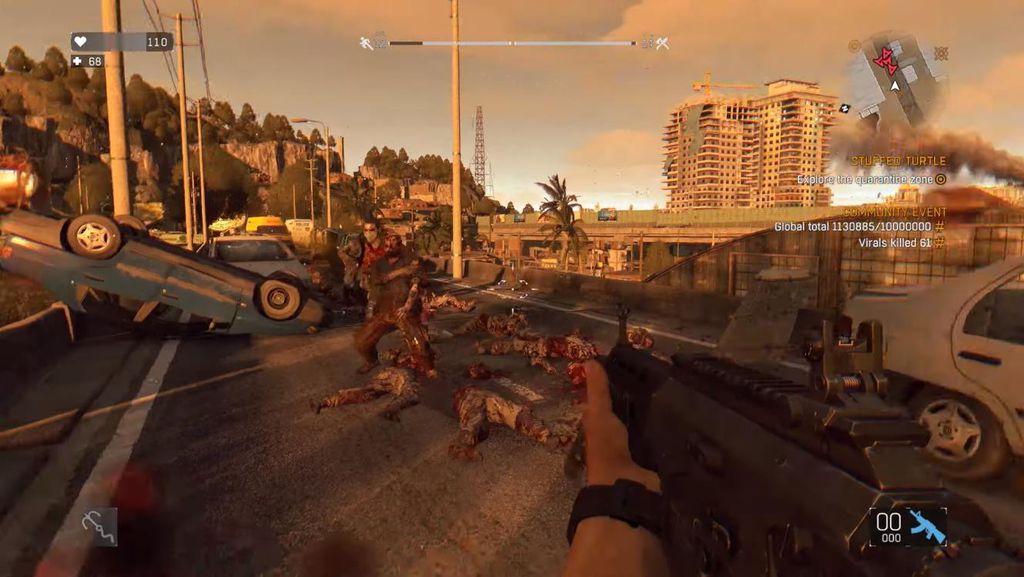1024x577 pixels.
Task: Open the minimap in the corner
Action: 895,78
